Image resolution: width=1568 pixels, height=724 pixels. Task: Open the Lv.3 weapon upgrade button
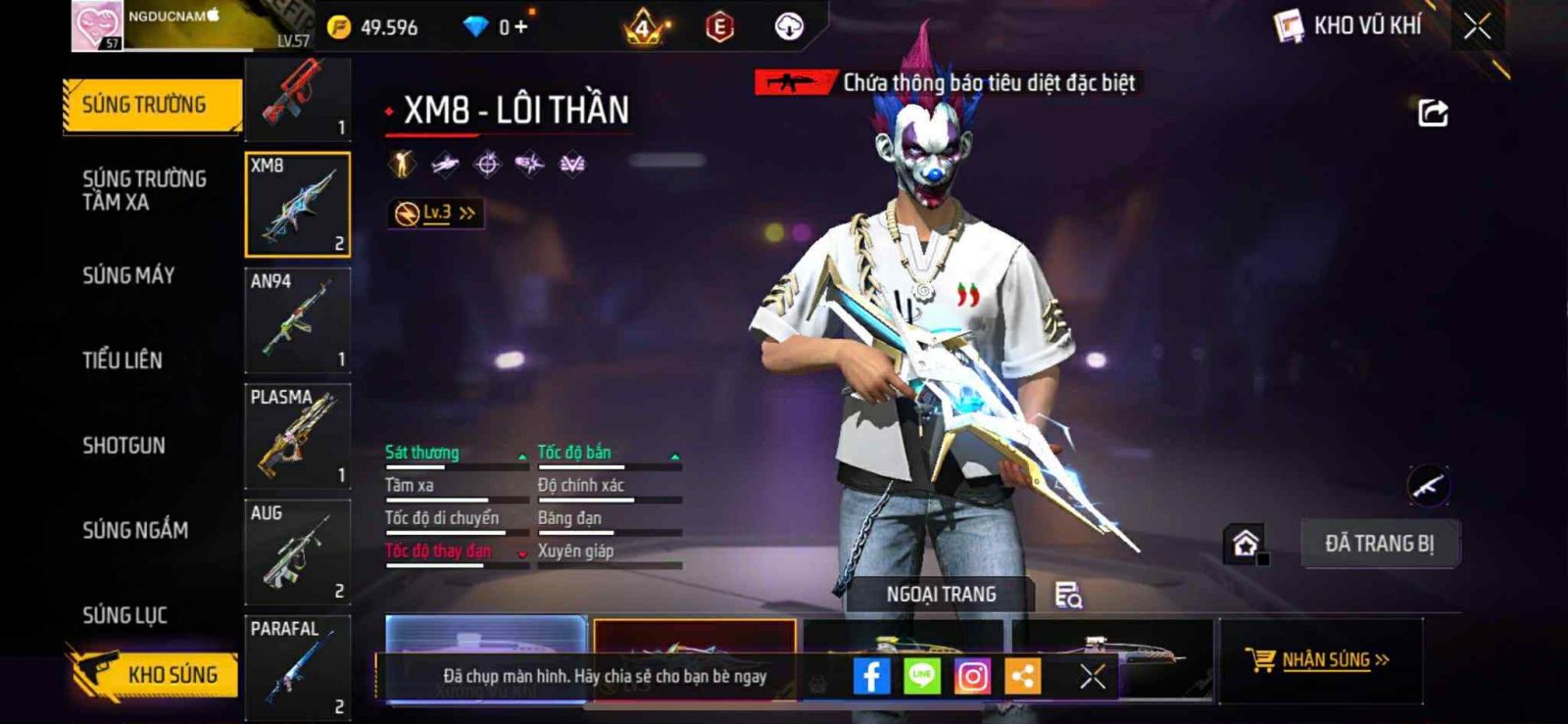click(x=436, y=213)
